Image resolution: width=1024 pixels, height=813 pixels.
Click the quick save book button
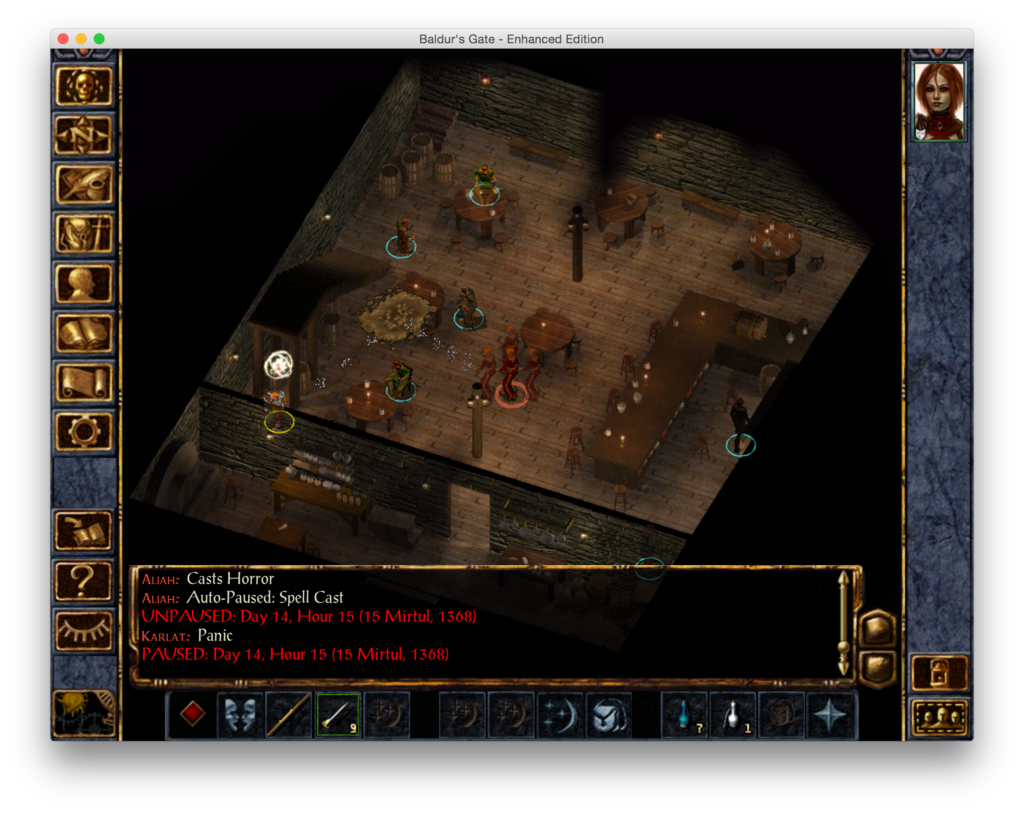(x=84, y=530)
